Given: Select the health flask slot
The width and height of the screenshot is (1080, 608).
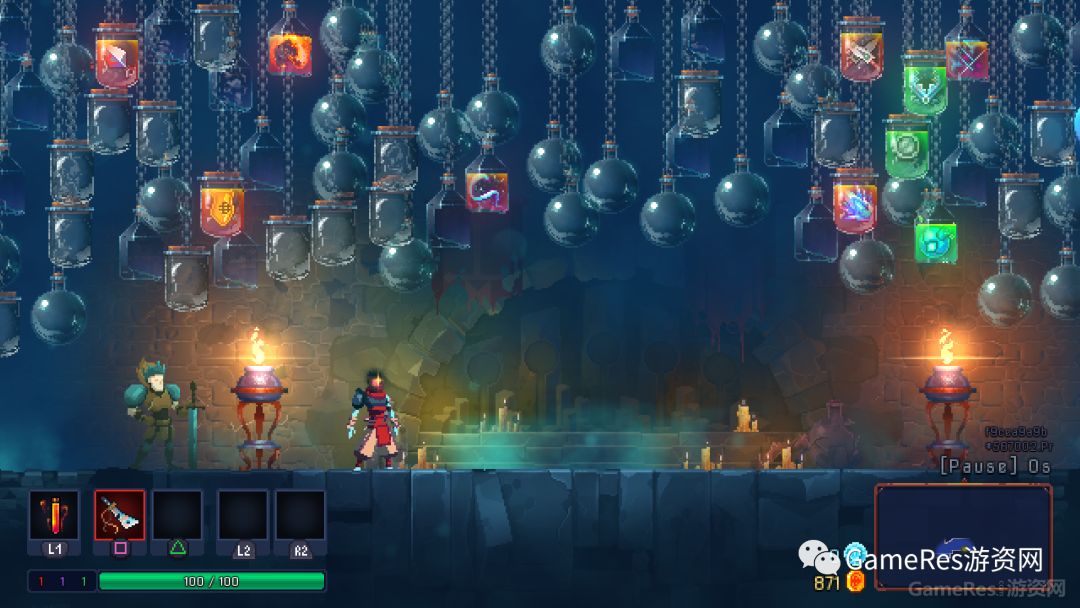Looking at the screenshot, I should (x=53, y=515).
